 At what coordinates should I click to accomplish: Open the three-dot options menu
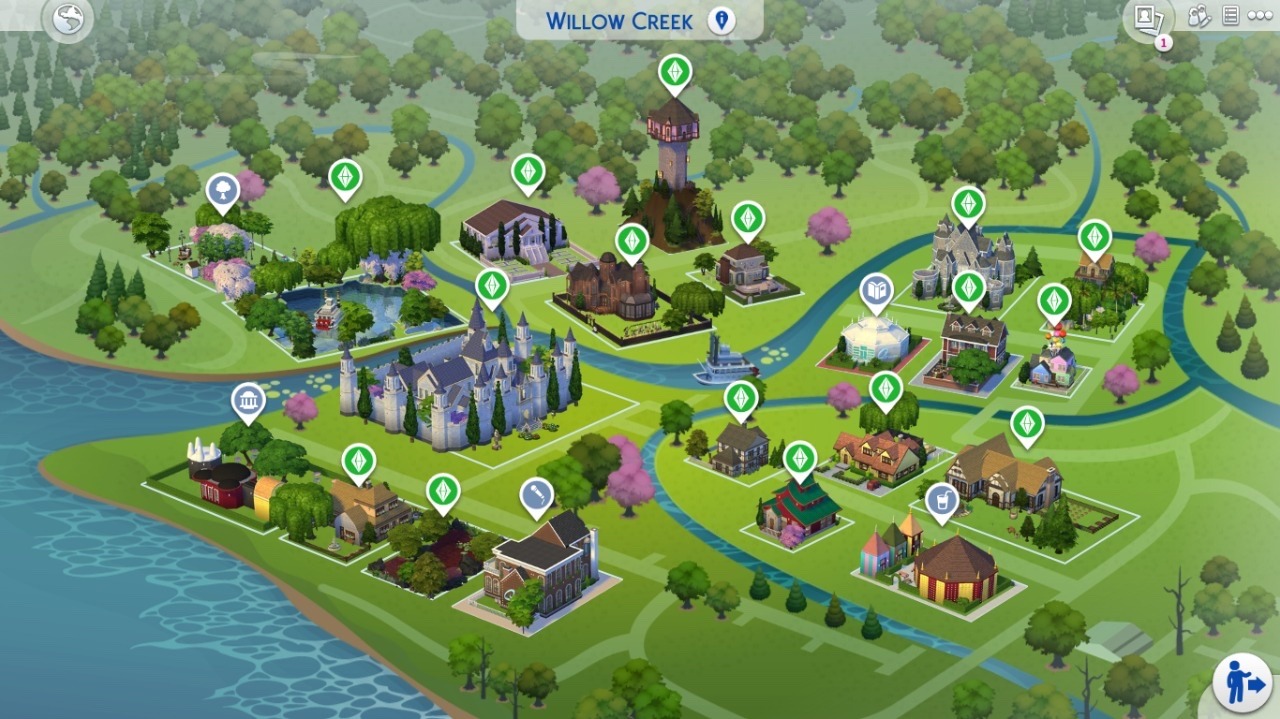click(1259, 17)
